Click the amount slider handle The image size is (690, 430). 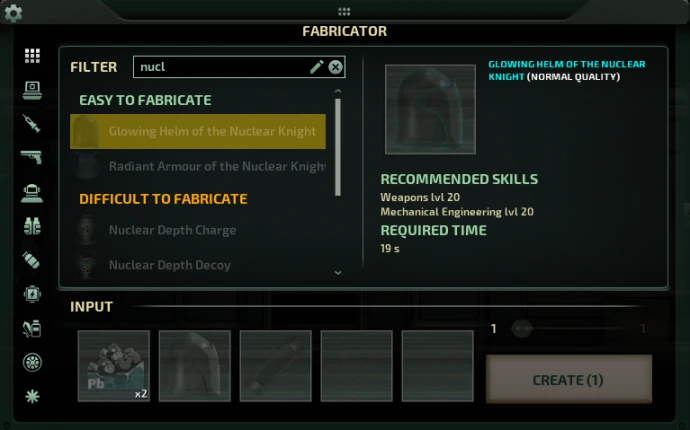pos(520,328)
